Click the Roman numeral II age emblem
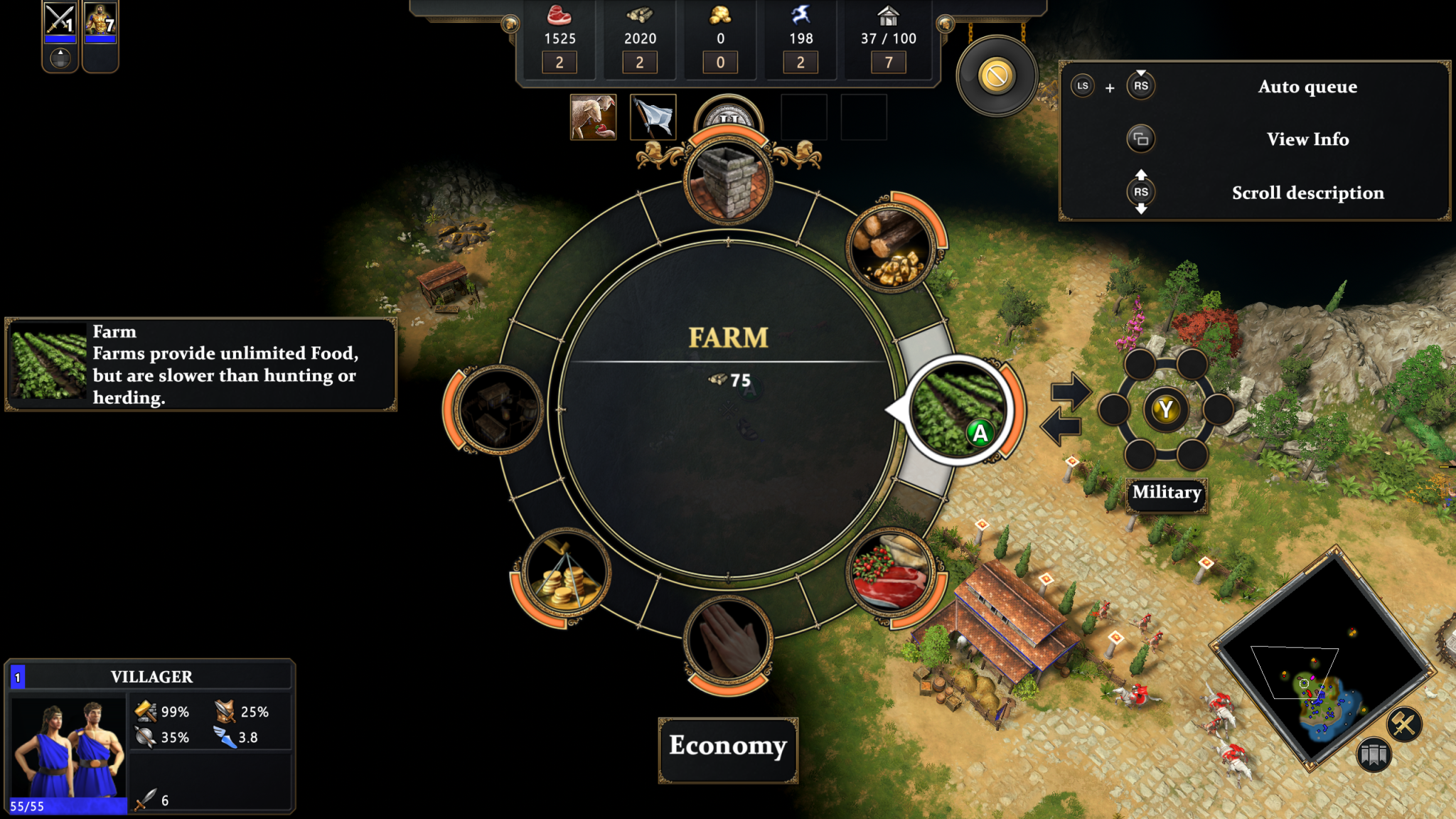1456x819 pixels. click(728, 115)
